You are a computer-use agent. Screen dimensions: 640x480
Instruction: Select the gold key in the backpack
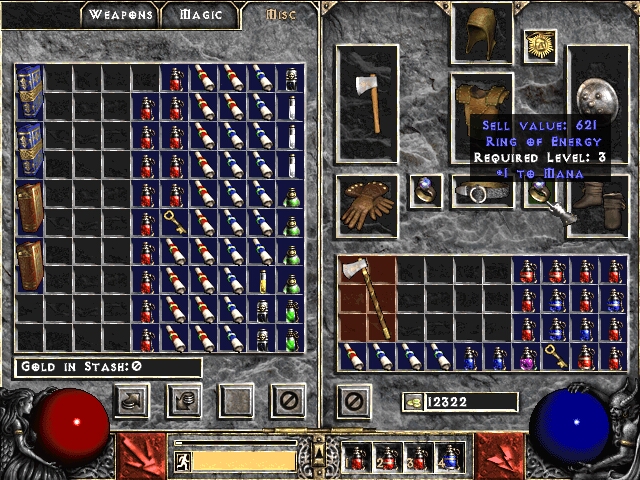(x=556, y=355)
